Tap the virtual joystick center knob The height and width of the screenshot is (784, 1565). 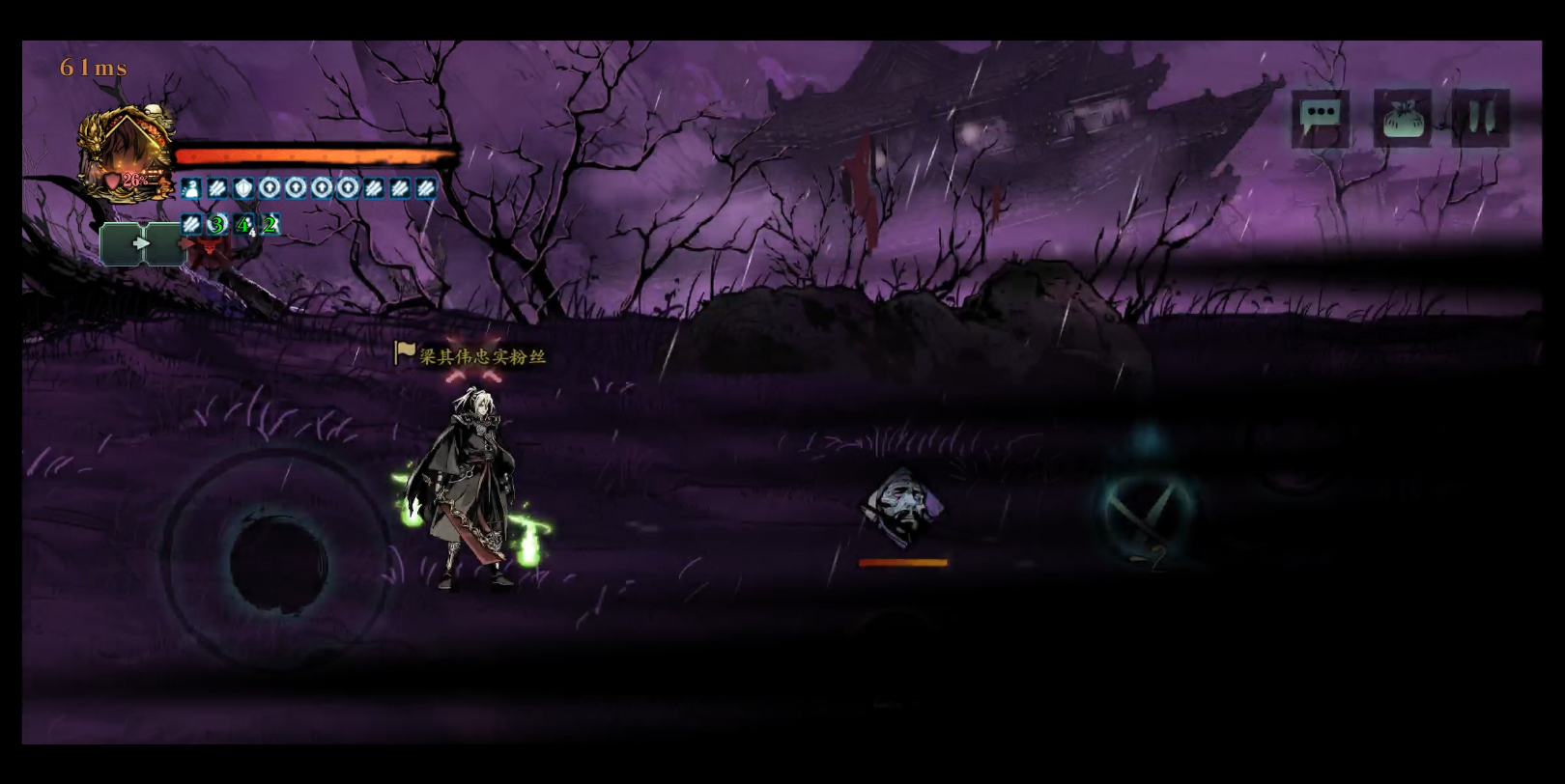[278, 562]
